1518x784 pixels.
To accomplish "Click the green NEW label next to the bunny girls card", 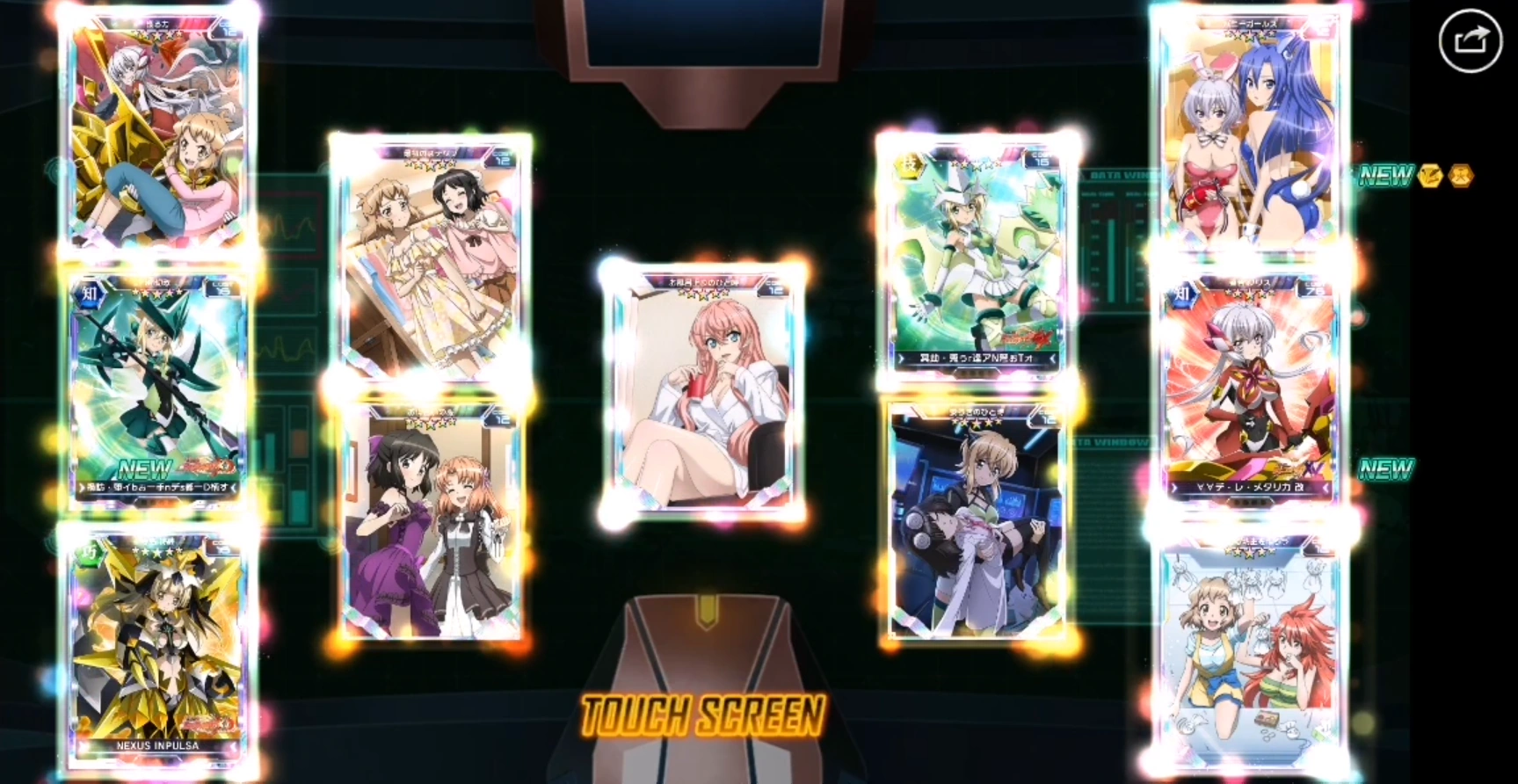I will click(1385, 175).
